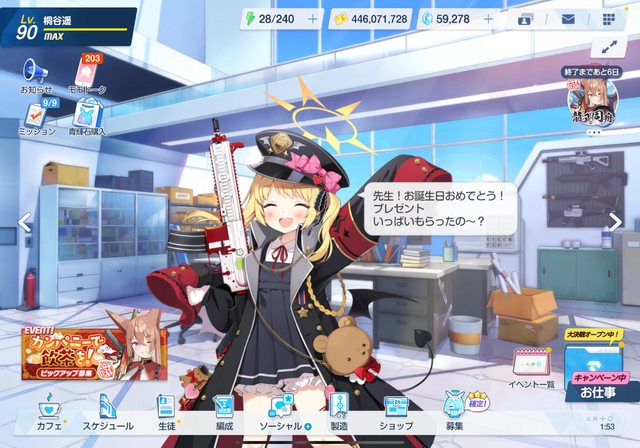Open イベント一覧 calendar
Viewport: 640px width, 448px height.
pyautogui.click(x=532, y=367)
